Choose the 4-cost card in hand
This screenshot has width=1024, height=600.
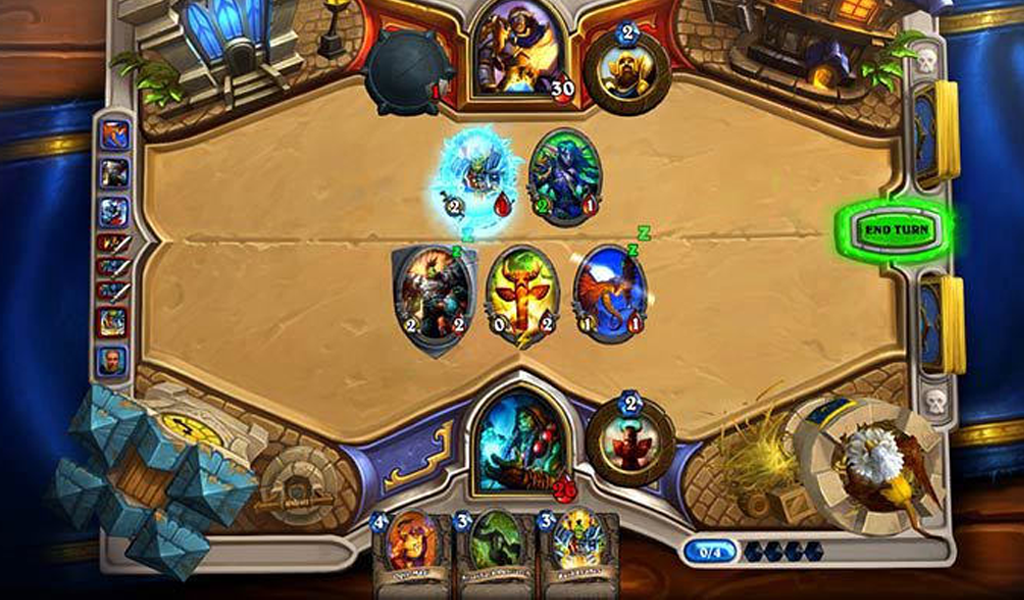tap(413, 550)
